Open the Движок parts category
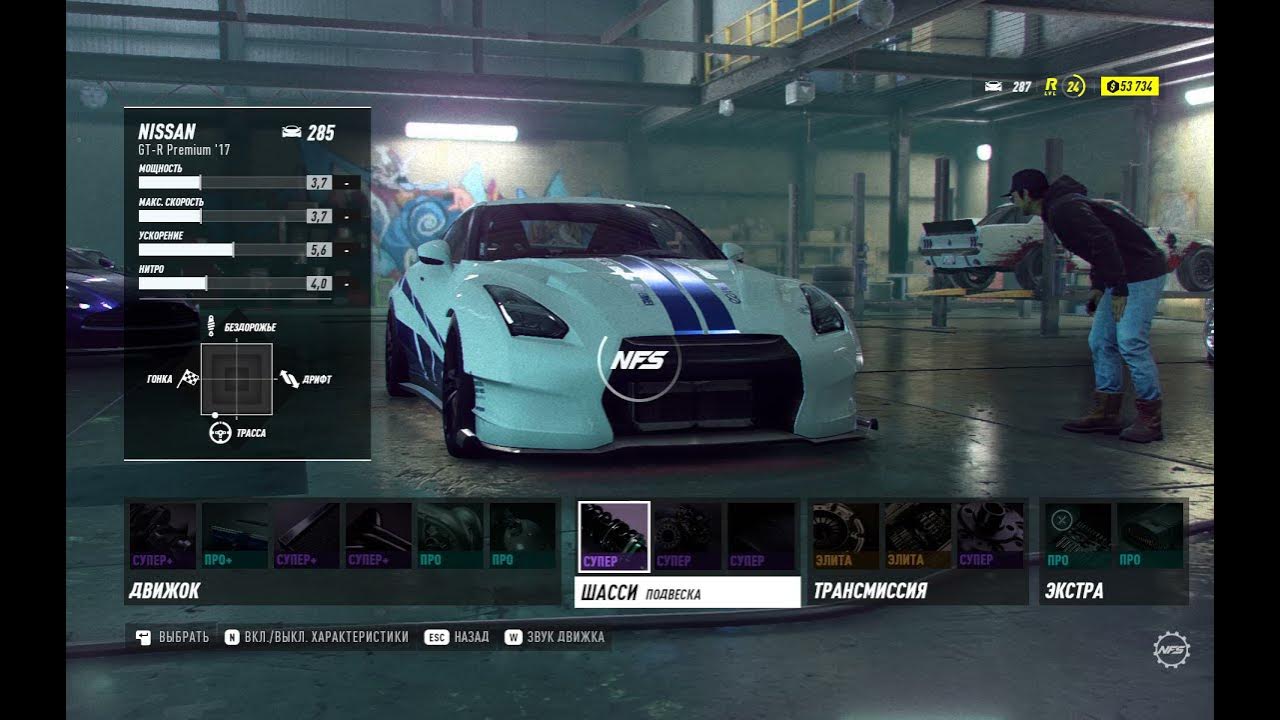The width and height of the screenshot is (1280, 720). tap(165, 591)
